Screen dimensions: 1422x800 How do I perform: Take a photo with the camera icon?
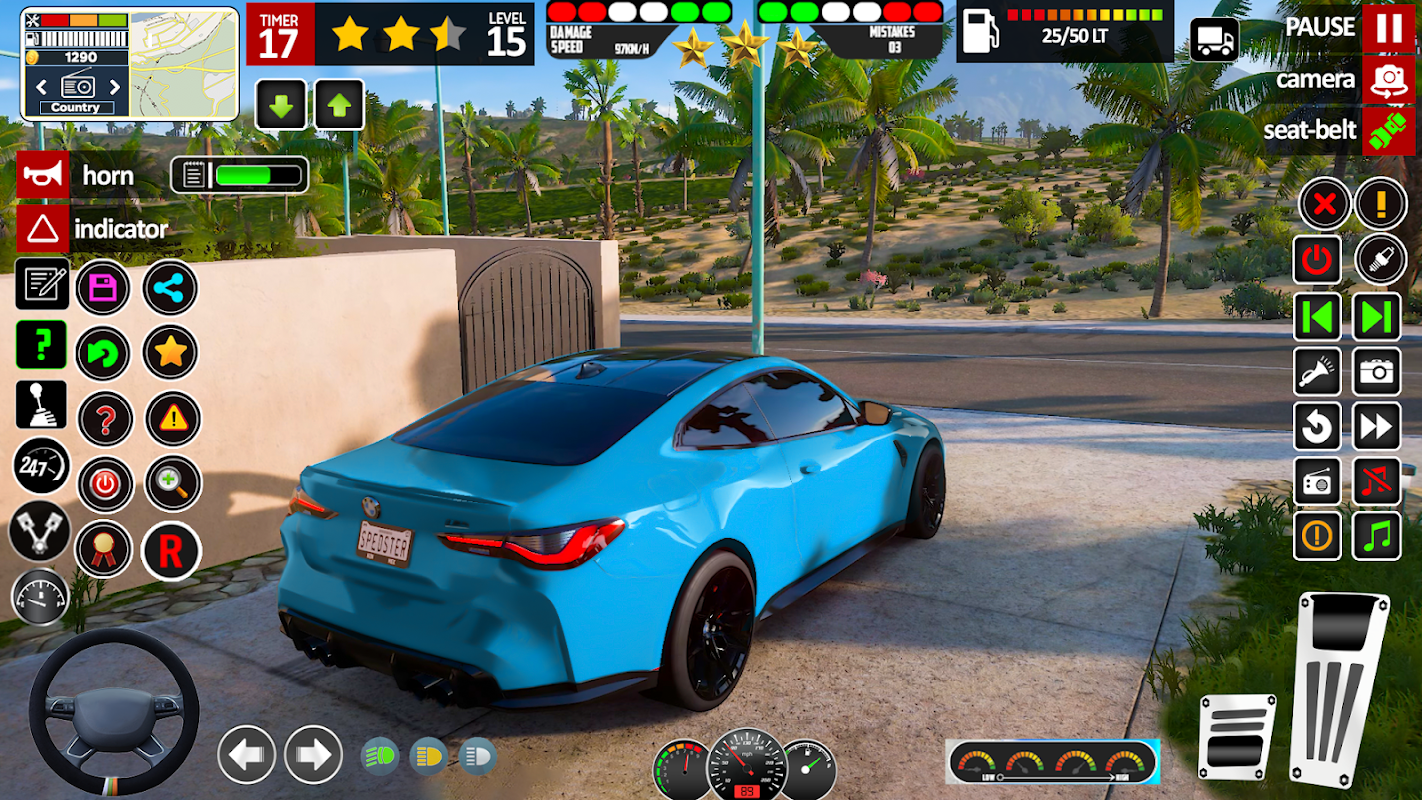1377,372
